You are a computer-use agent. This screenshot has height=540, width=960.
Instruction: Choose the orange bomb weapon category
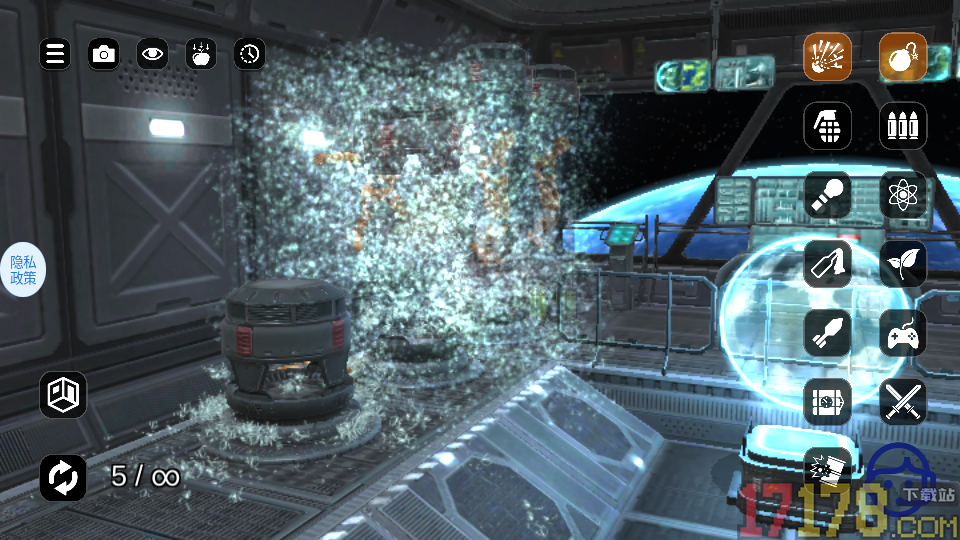pos(903,57)
